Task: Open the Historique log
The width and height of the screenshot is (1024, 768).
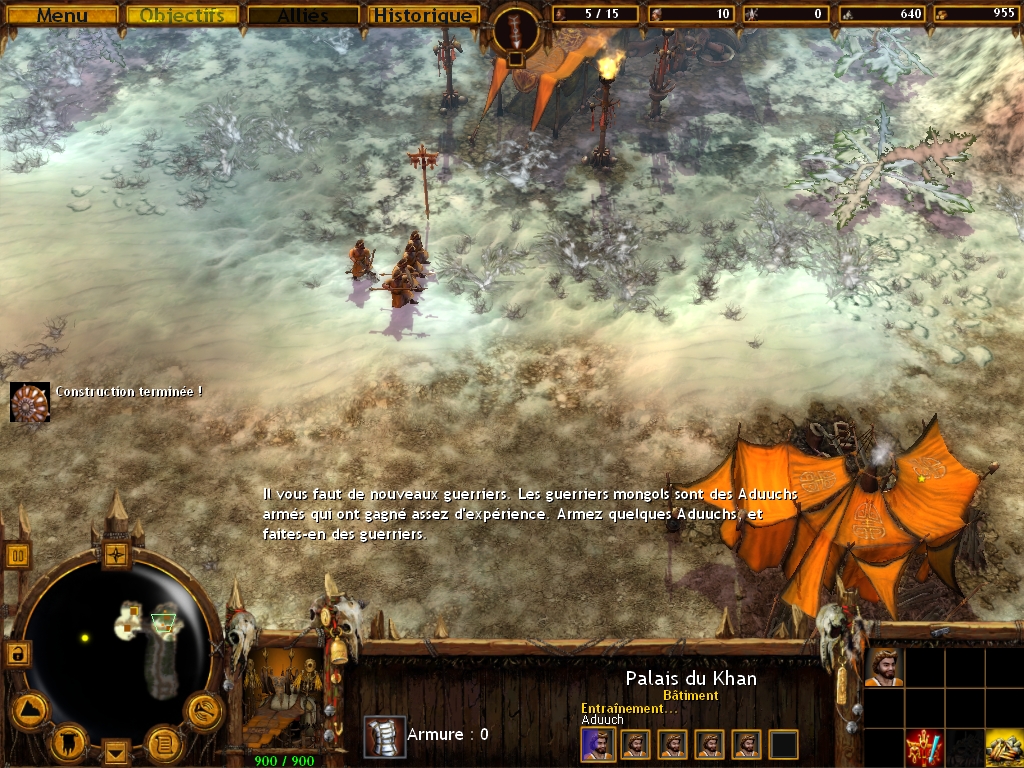Action: [421, 15]
